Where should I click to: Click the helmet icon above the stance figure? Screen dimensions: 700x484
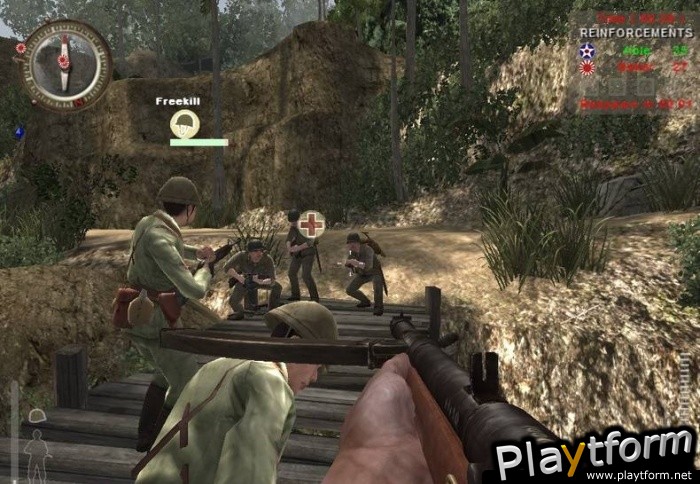pos(37,415)
